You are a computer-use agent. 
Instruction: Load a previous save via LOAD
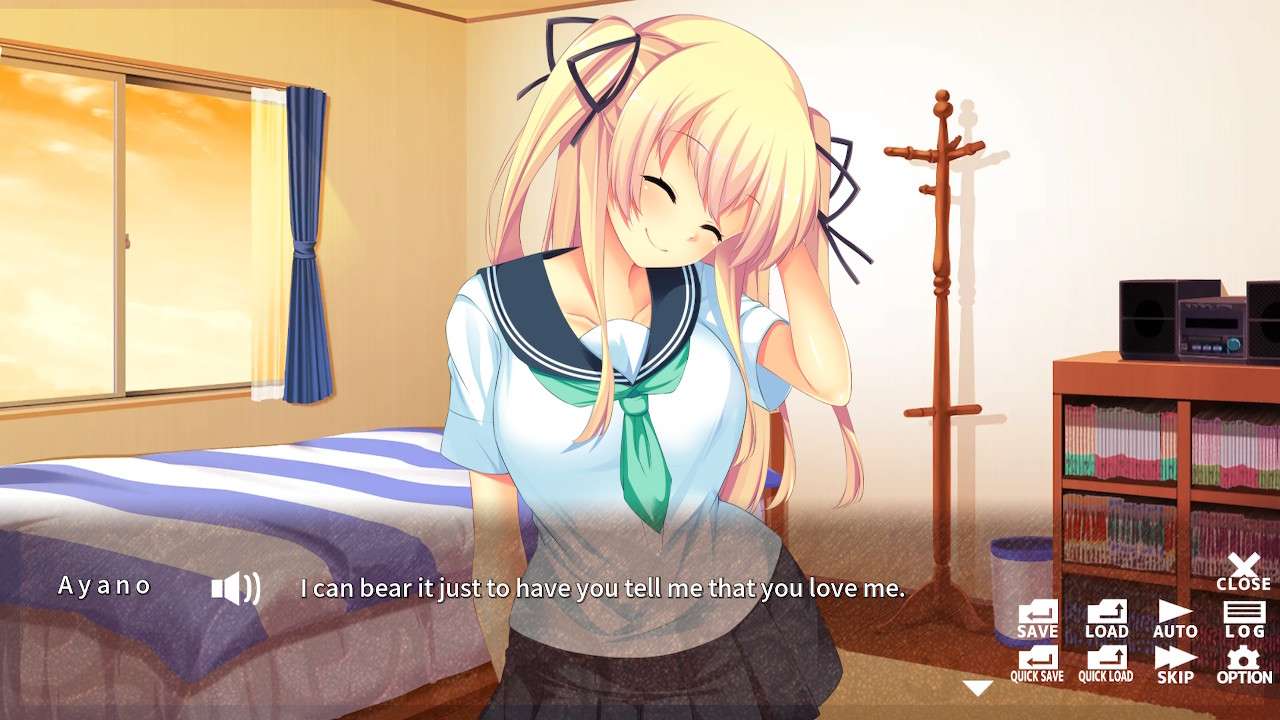(x=1105, y=616)
